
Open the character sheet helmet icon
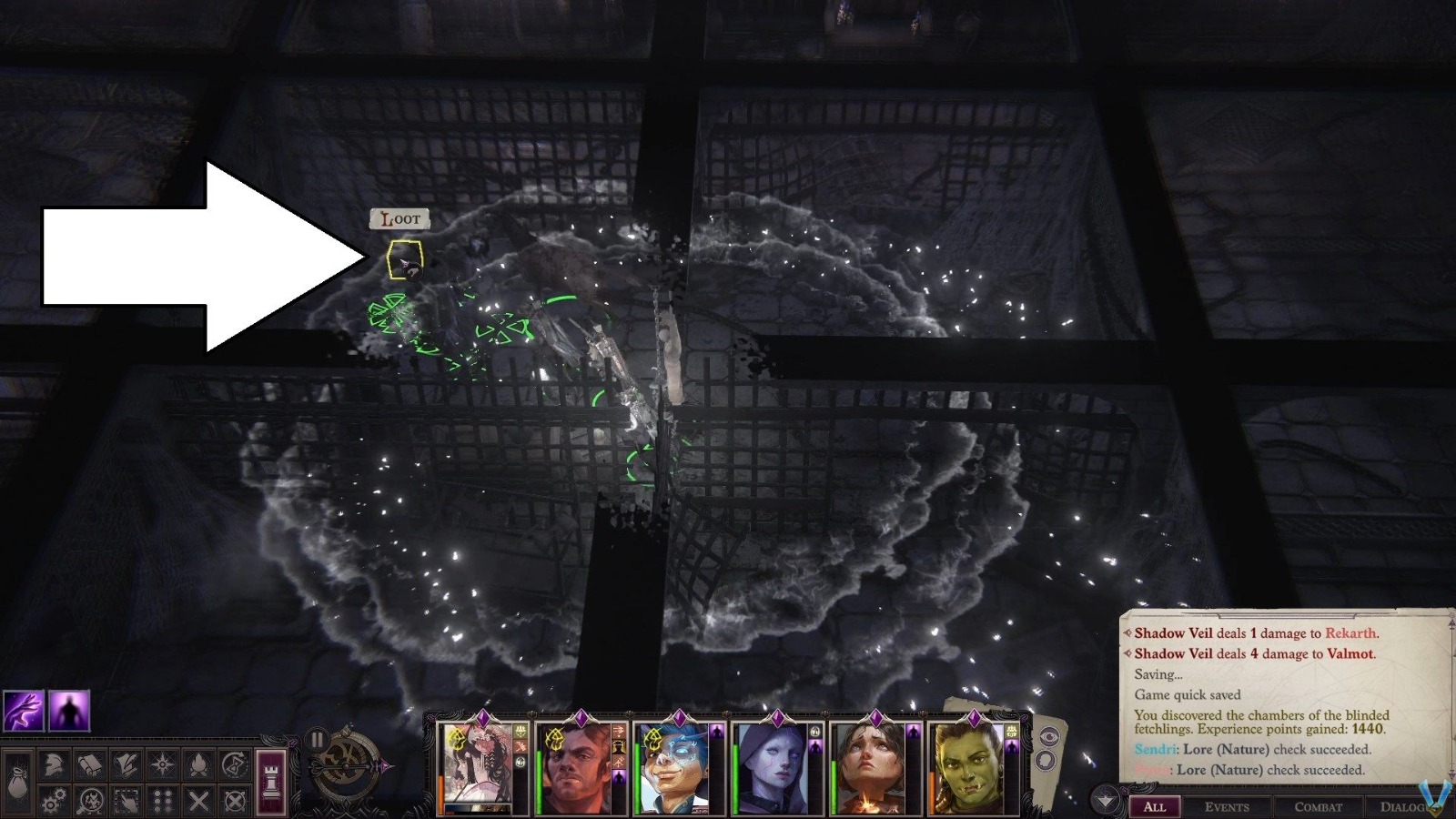coord(55,766)
